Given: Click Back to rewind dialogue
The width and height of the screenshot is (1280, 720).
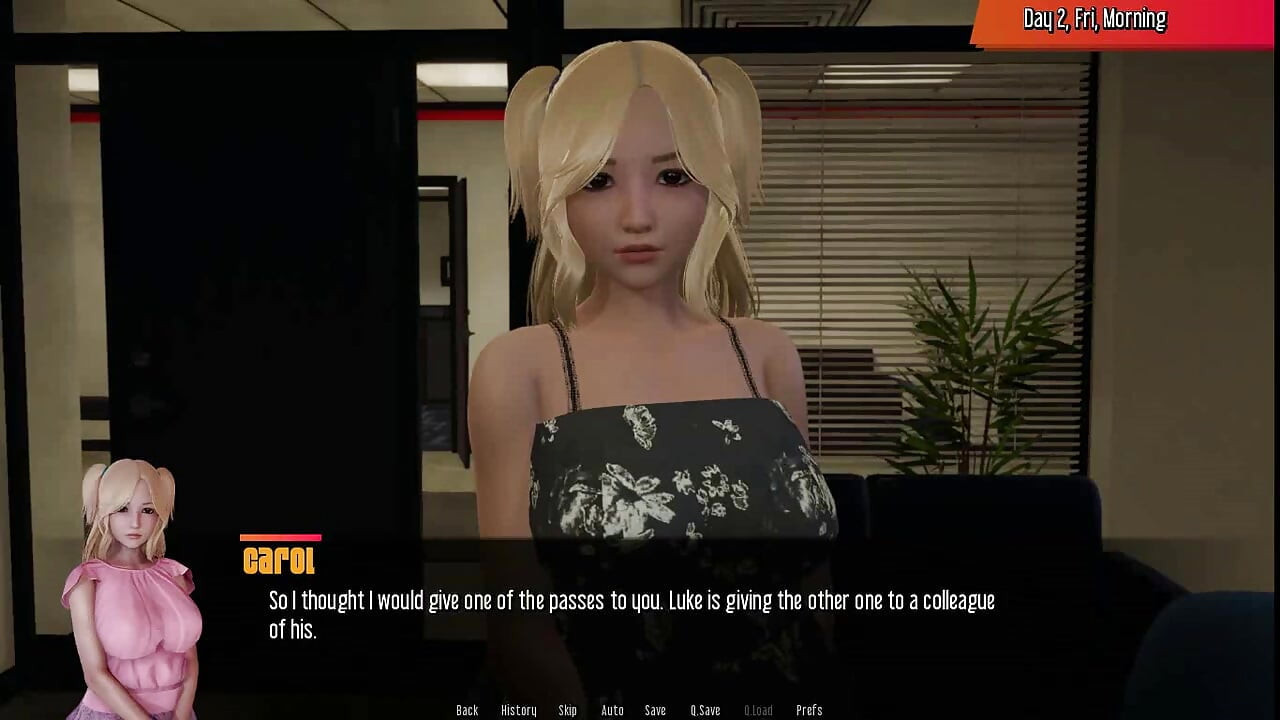Looking at the screenshot, I should click(x=467, y=709).
